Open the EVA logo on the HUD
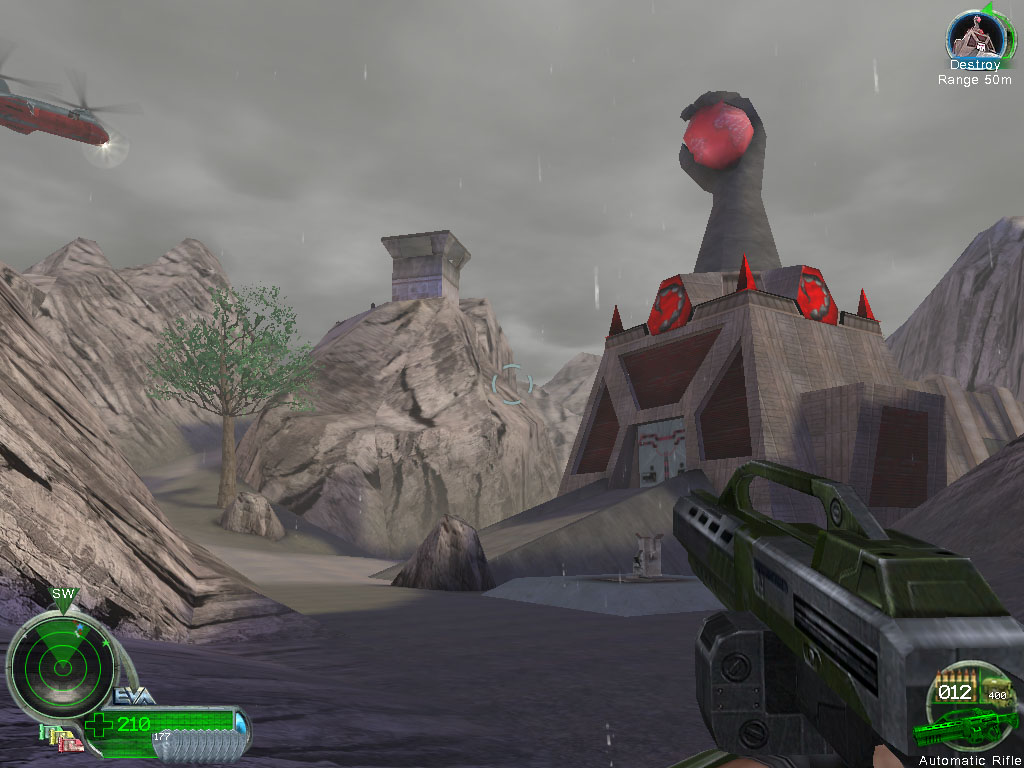Image resolution: width=1024 pixels, height=768 pixels. pyautogui.click(x=133, y=696)
